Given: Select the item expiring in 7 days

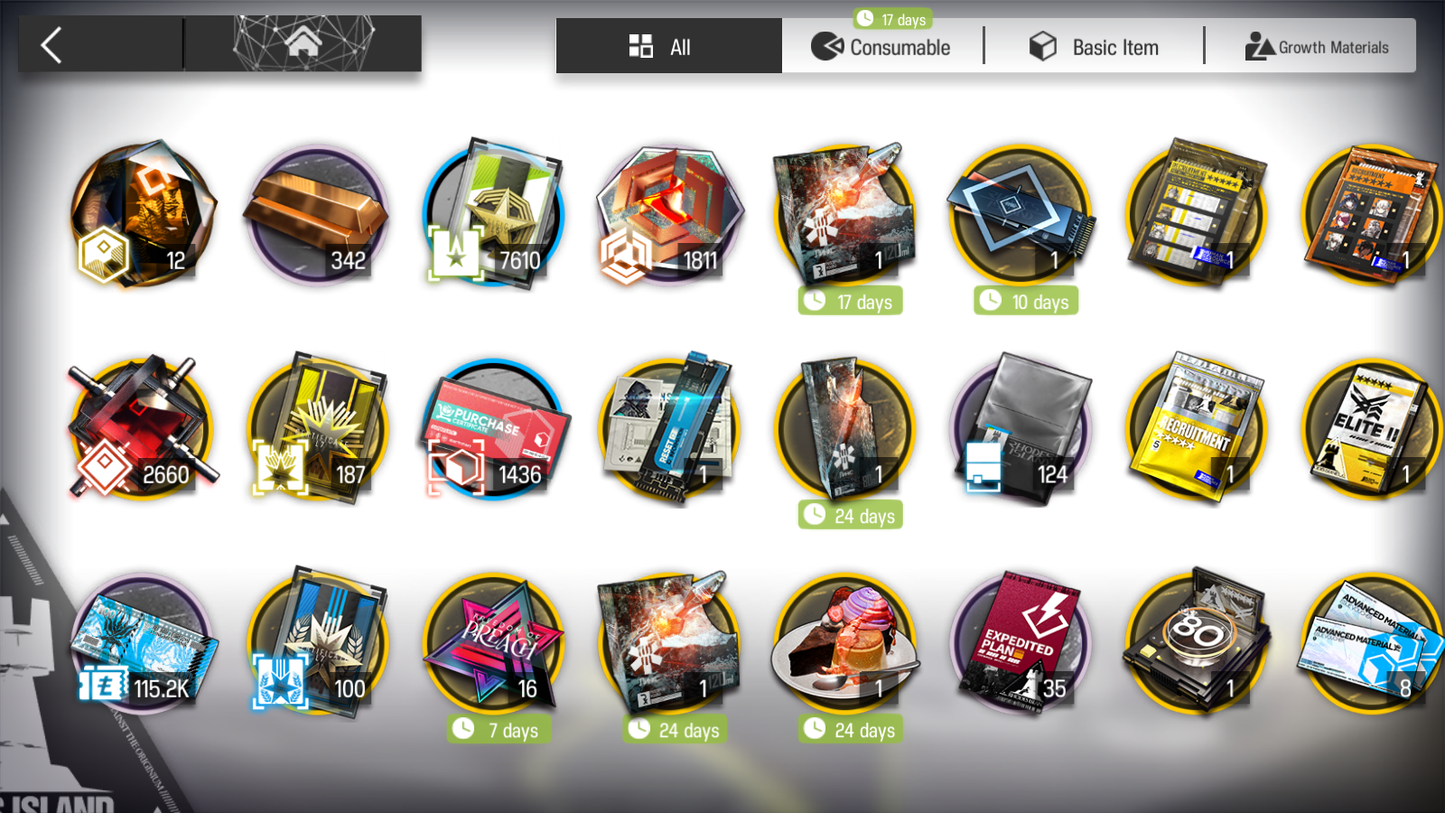Looking at the screenshot, I should point(493,643).
